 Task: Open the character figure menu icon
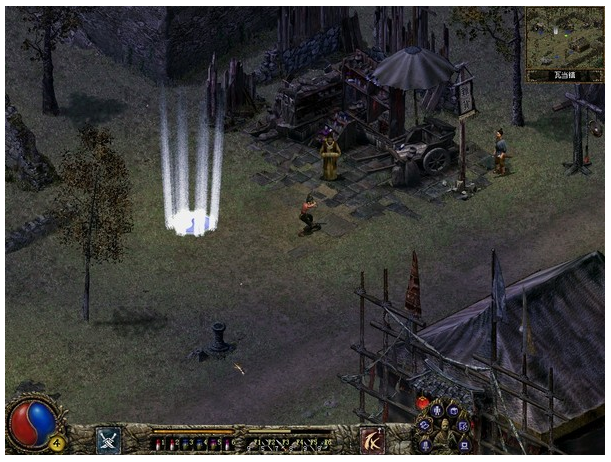[437, 410]
